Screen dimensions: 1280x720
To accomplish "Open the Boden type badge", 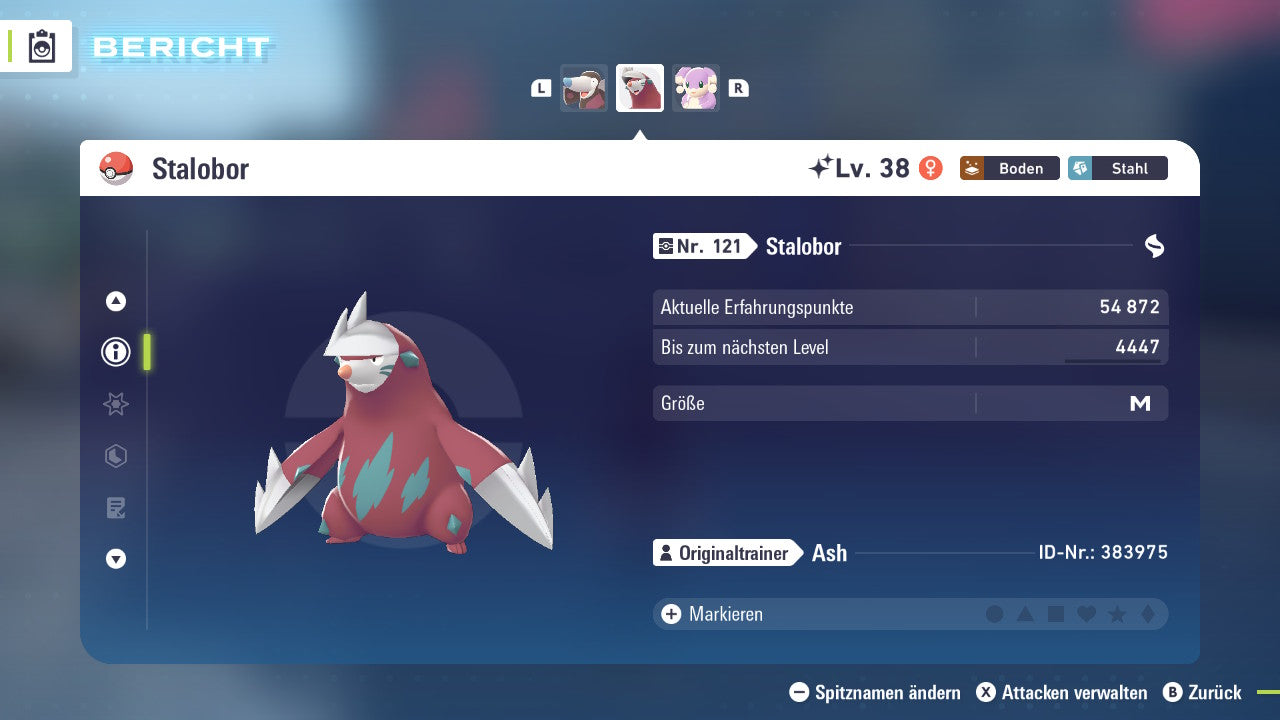I will tap(1009, 168).
